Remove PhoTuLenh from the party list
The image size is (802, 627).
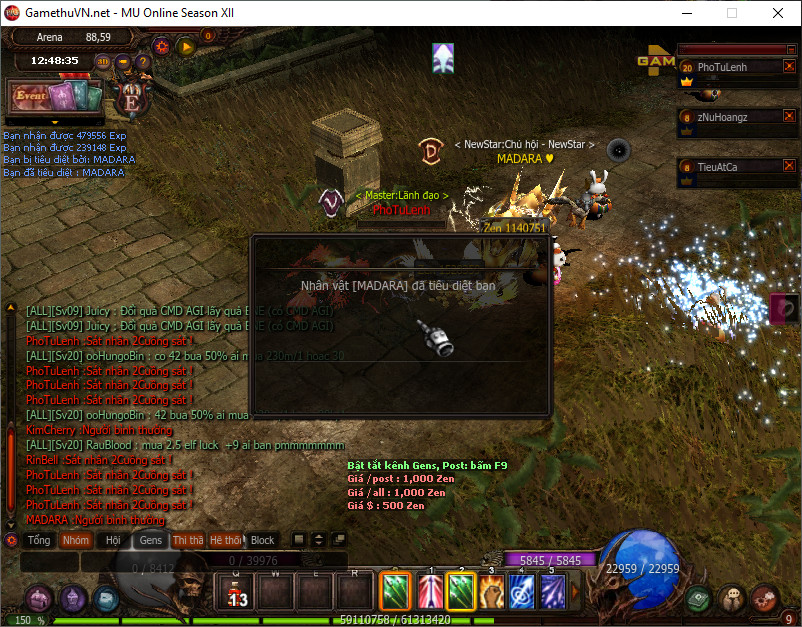tap(789, 67)
